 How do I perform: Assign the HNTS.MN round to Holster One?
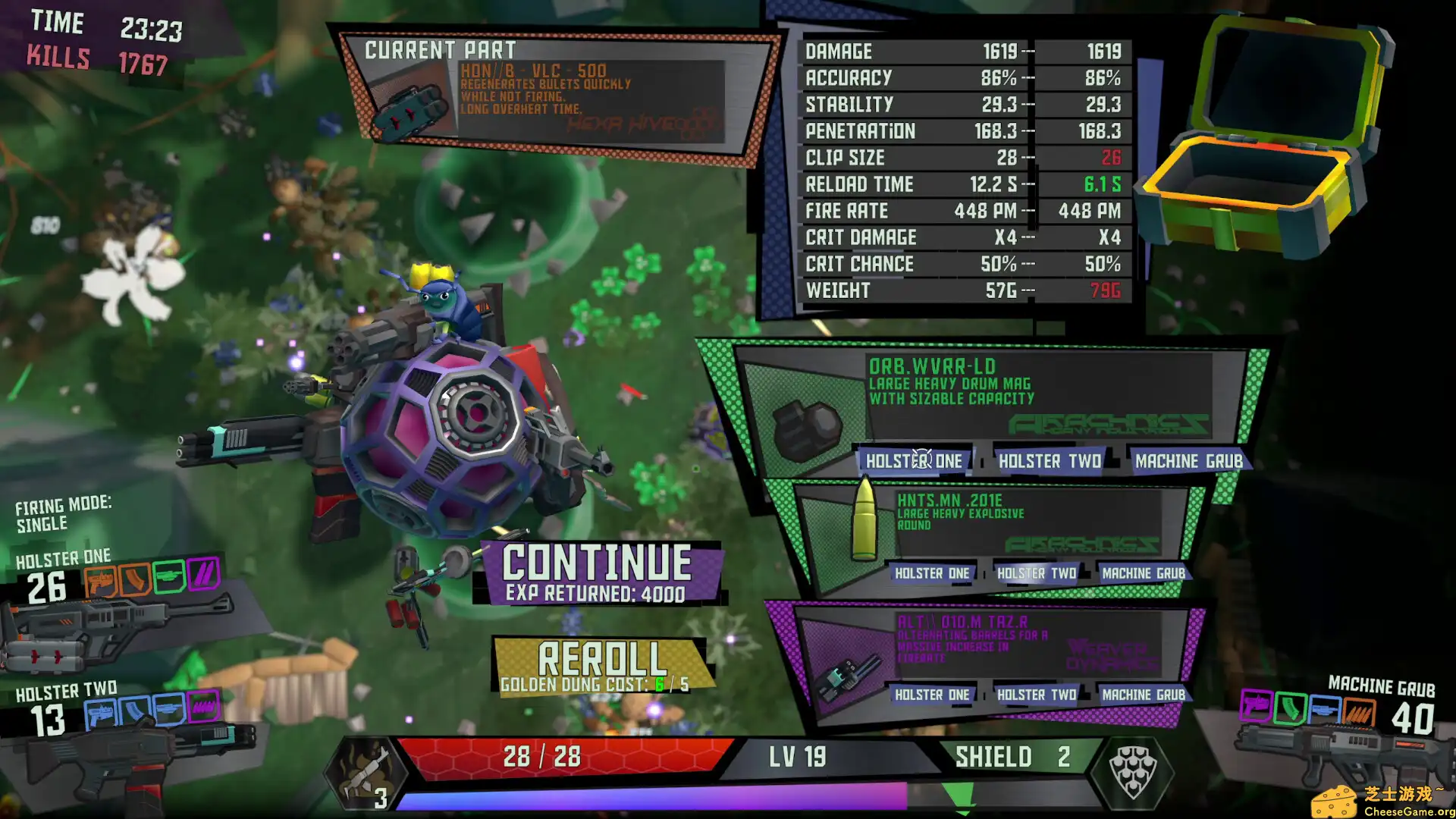coord(932,573)
